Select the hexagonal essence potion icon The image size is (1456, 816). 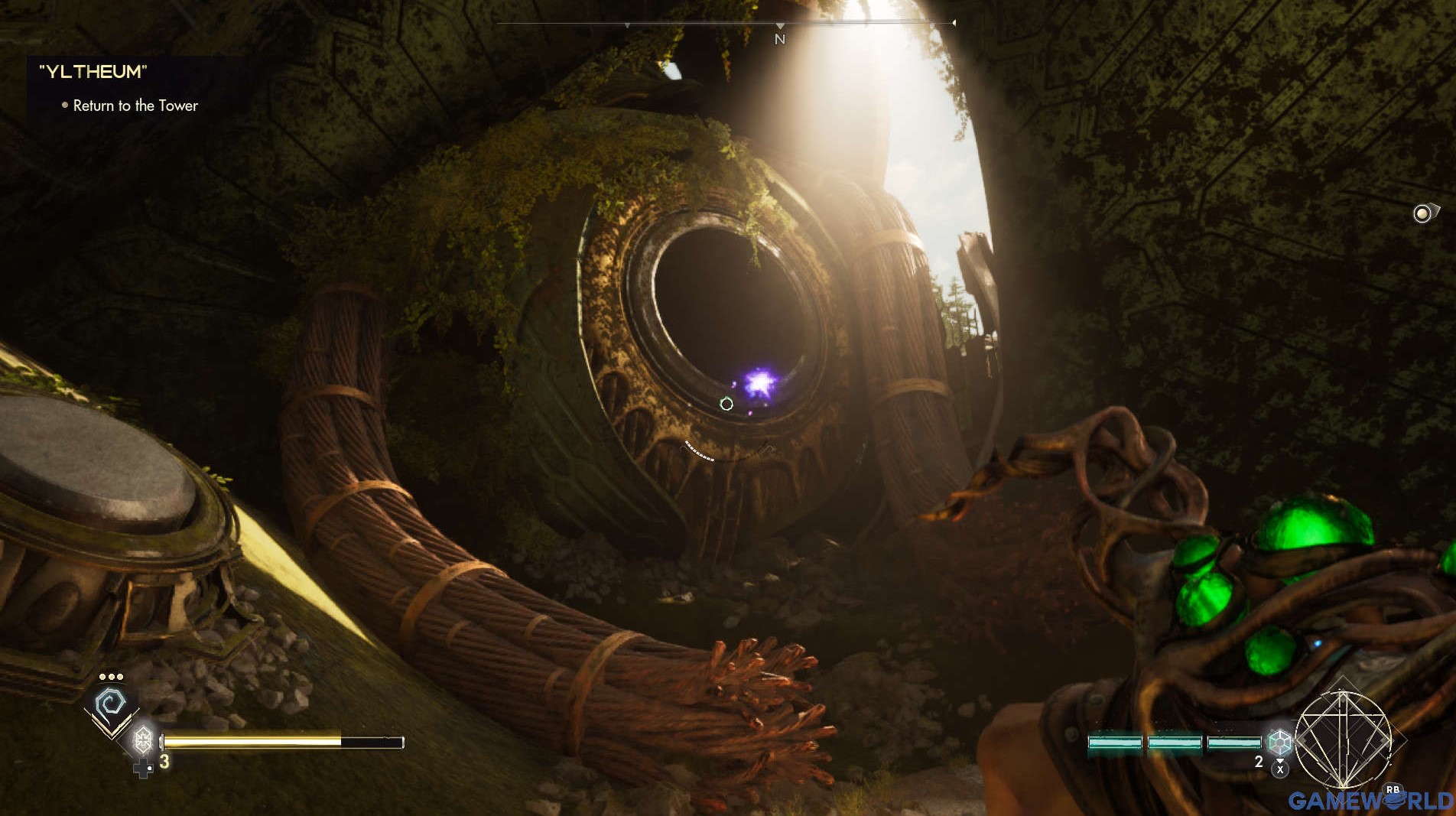1279,742
